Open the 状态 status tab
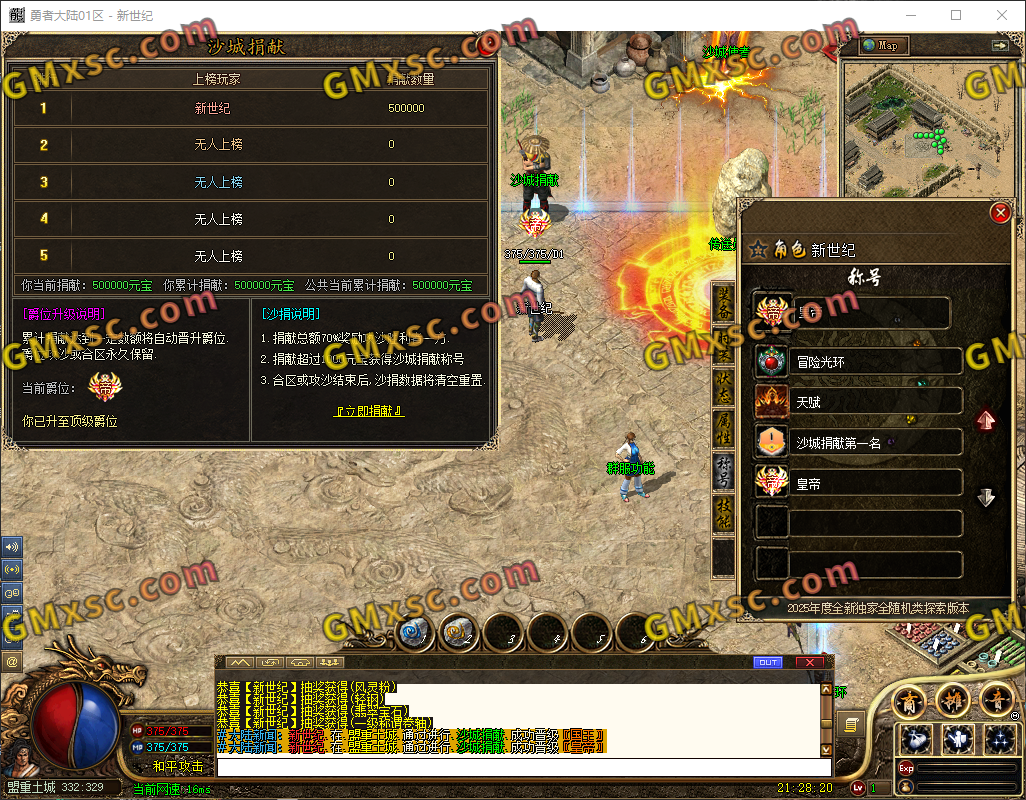Image resolution: width=1026 pixels, height=800 pixels. tap(723, 387)
